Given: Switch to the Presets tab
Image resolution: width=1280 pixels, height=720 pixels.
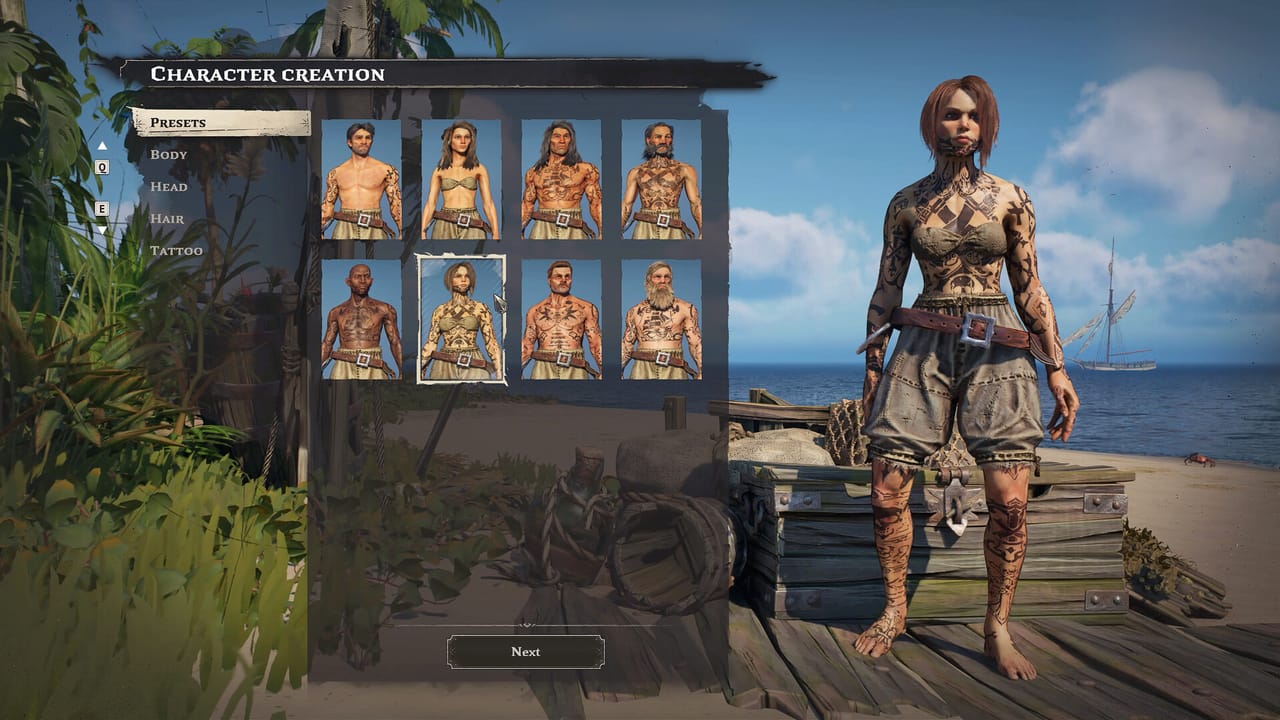Looking at the screenshot, I should (180, 122).
